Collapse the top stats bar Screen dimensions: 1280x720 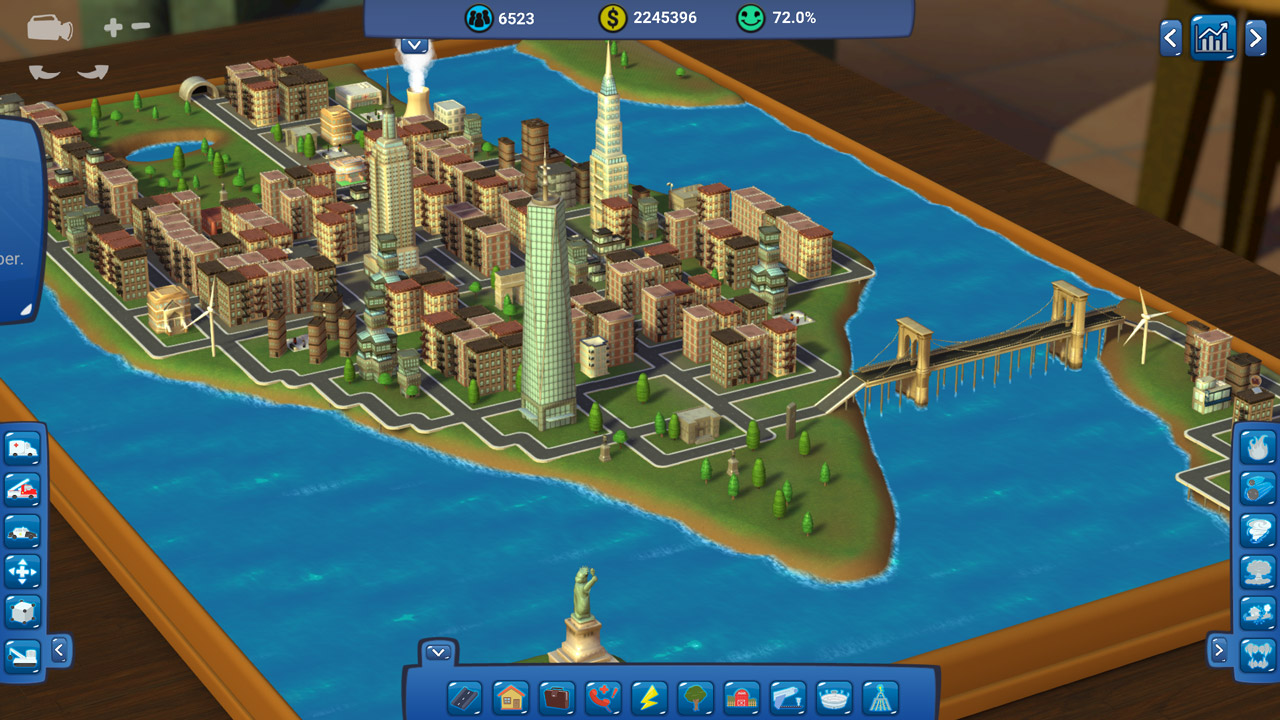pyautogui.click(x=414, y=45)
